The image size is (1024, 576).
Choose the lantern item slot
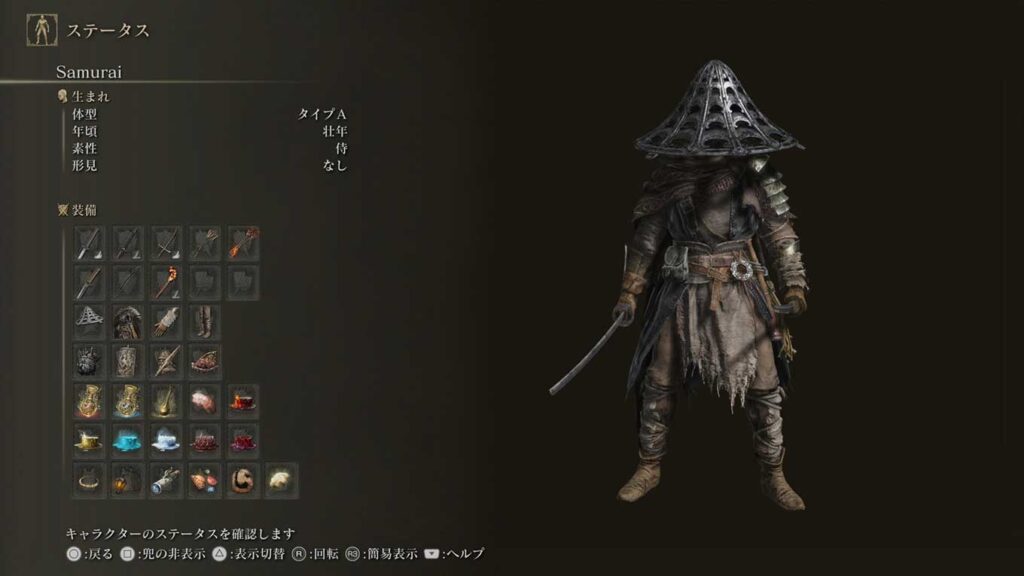click(x=128, y=480)
